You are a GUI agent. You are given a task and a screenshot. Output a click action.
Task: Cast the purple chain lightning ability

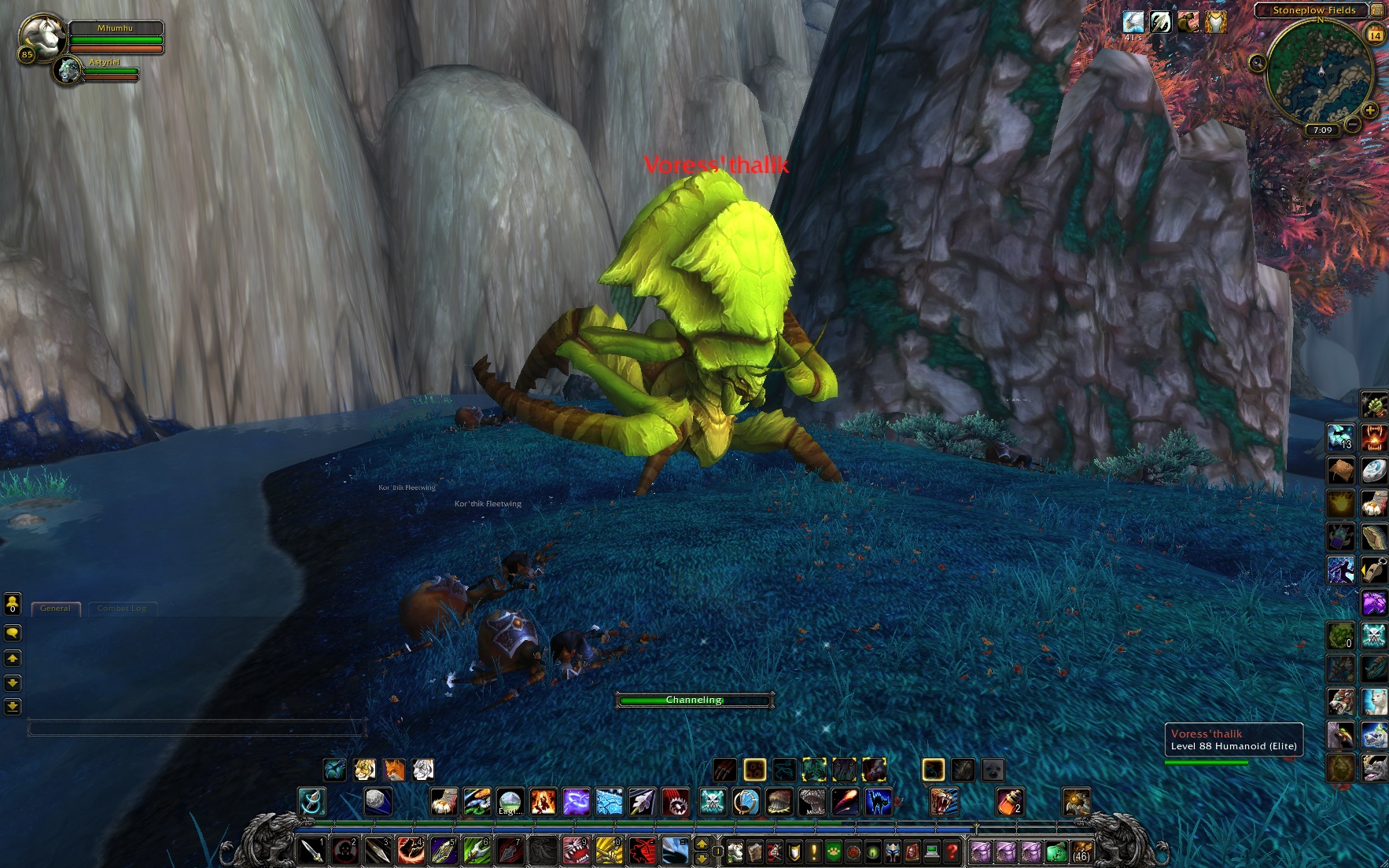[577, 802]
